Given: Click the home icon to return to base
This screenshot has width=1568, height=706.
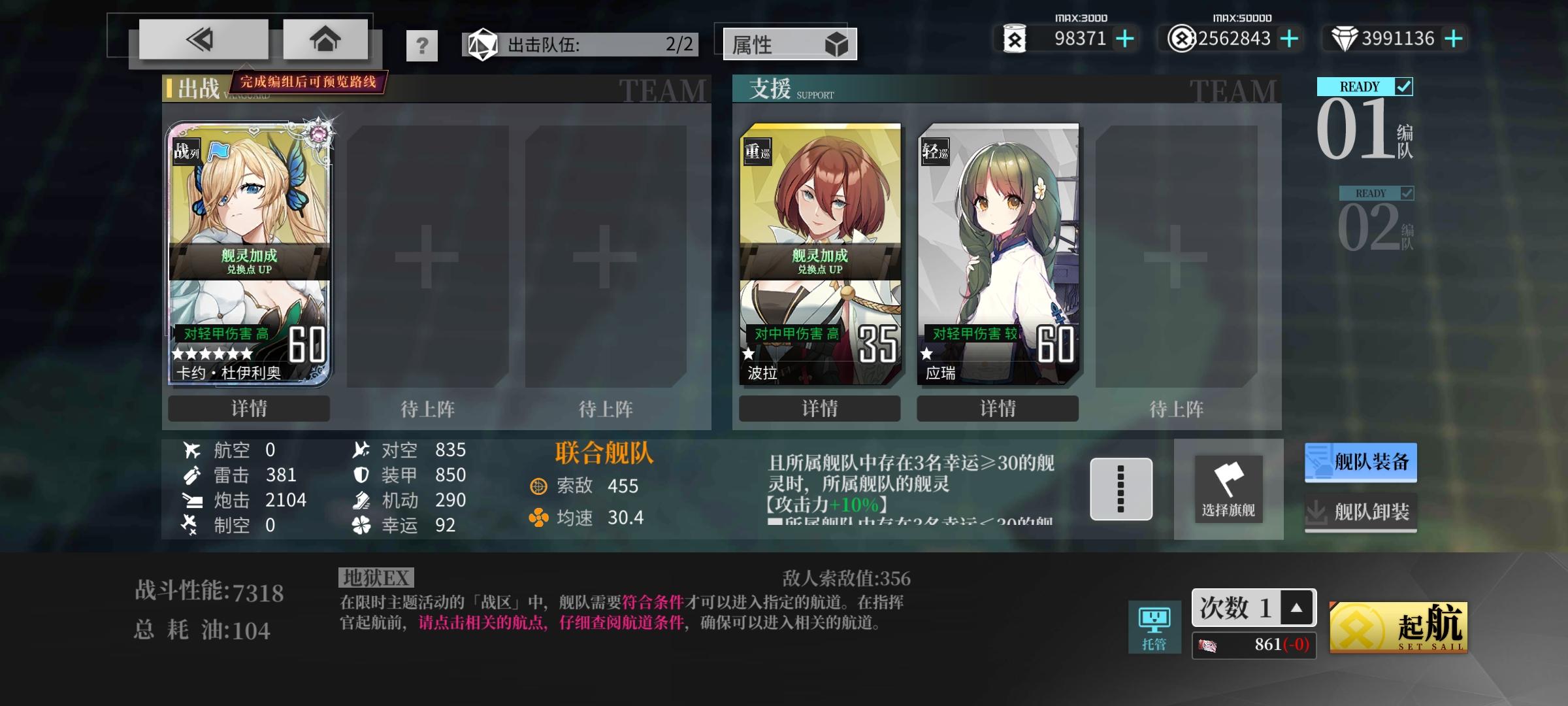Looking at the screenshot, I should (x=325, y=38).
